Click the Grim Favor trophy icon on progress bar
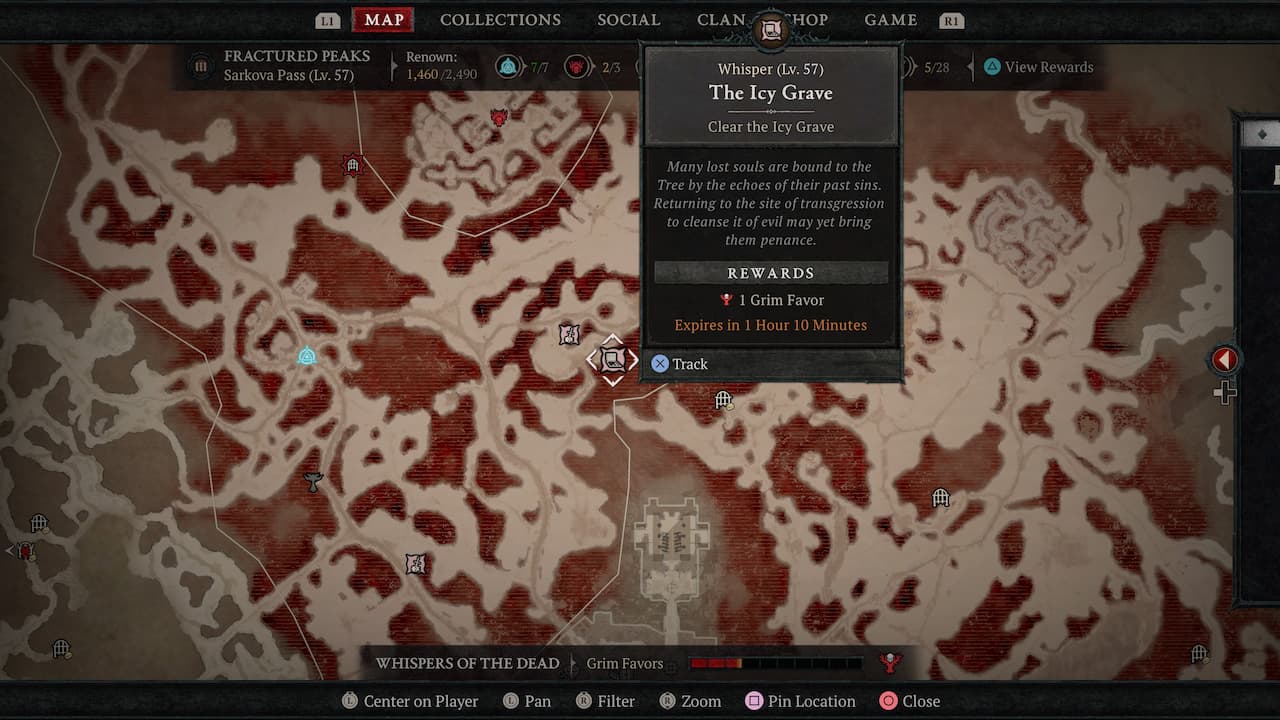This screenshot has height=720, width=1280. 890,662
